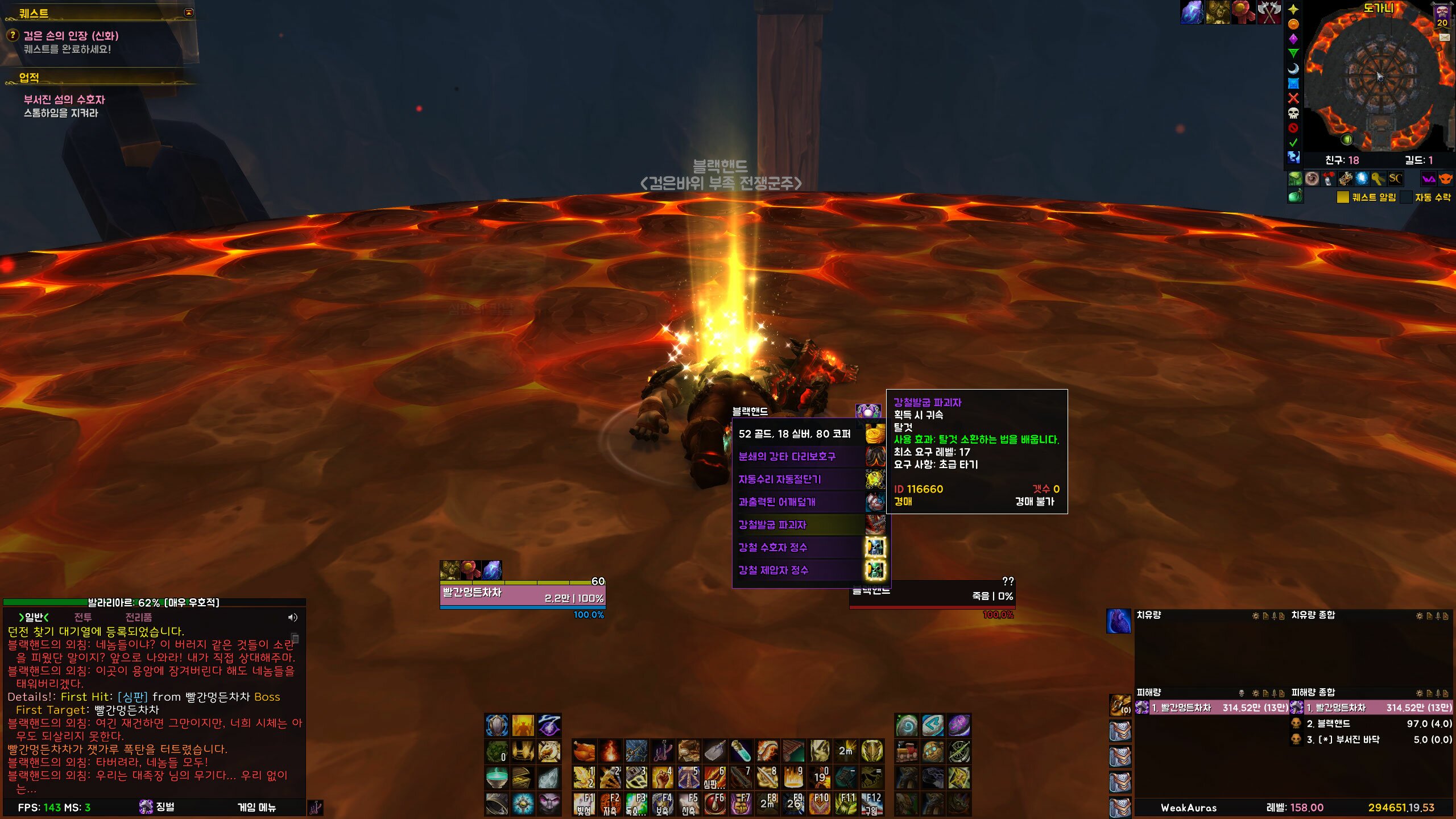
Task: Pick up 강철 수호자 정수
Action: pyautogui.click(x=772, y=548)
